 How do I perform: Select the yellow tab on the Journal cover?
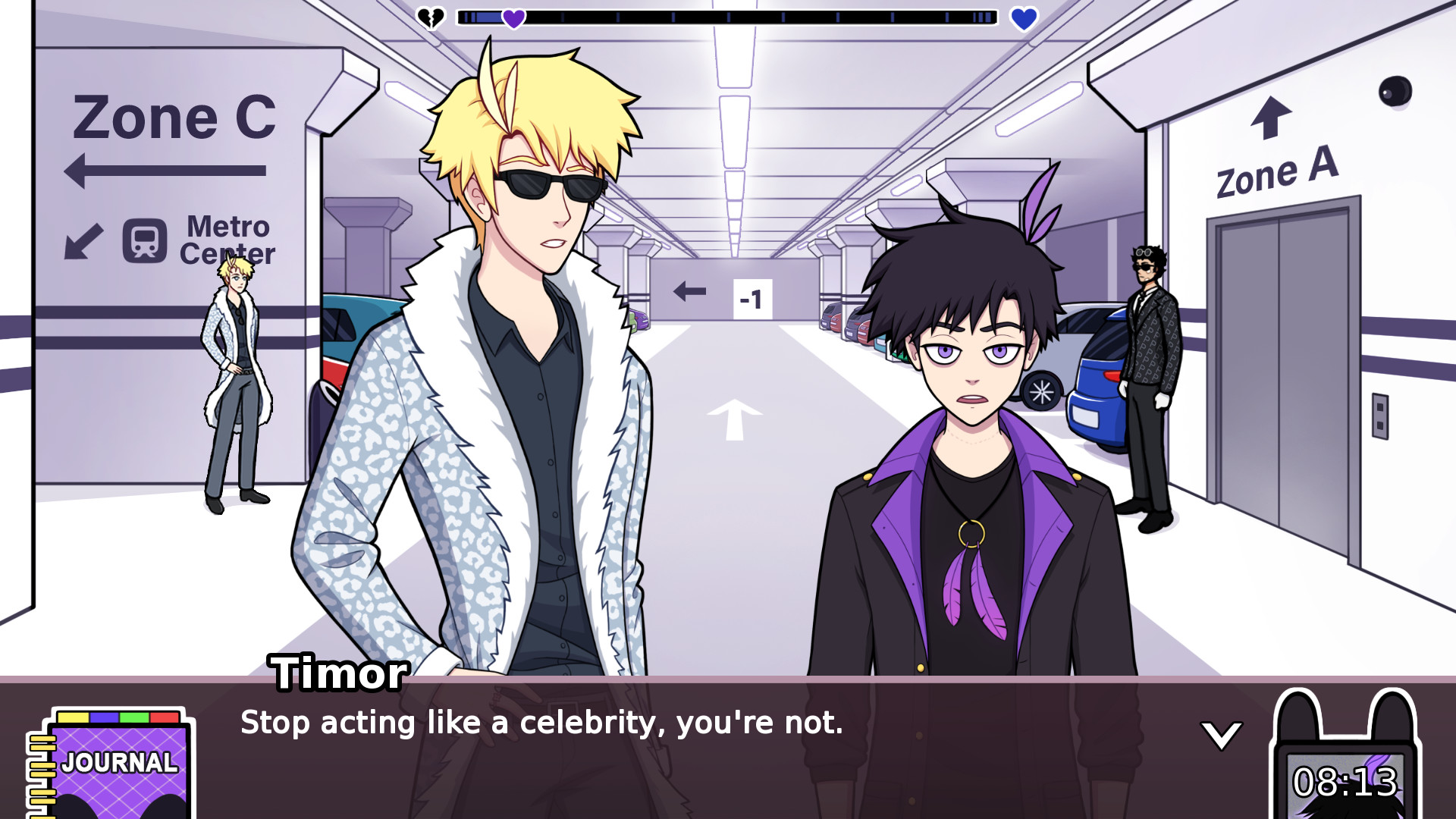tap(74, 717)
